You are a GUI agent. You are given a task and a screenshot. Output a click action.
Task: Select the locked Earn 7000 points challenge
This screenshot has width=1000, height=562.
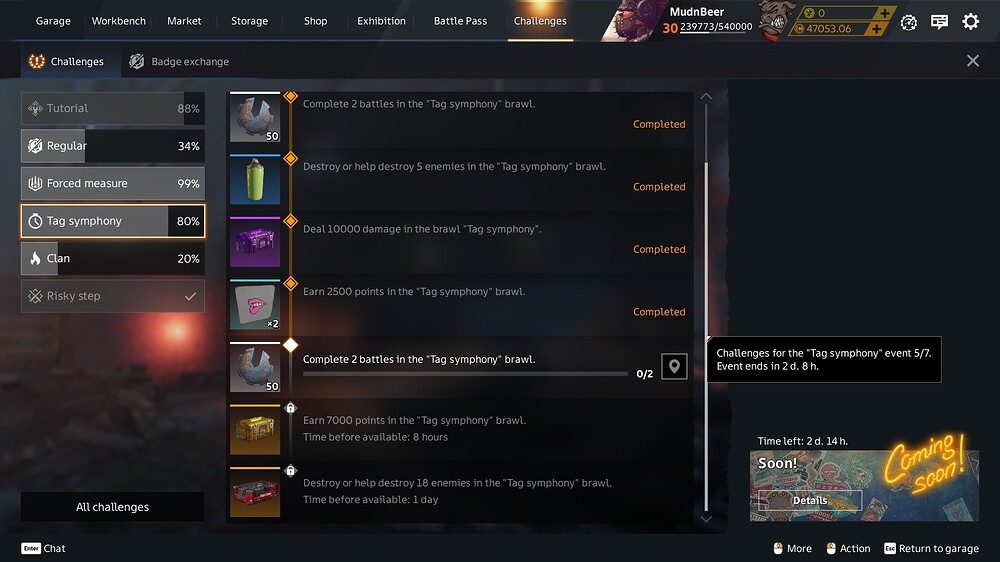click(x=460, y=429)
